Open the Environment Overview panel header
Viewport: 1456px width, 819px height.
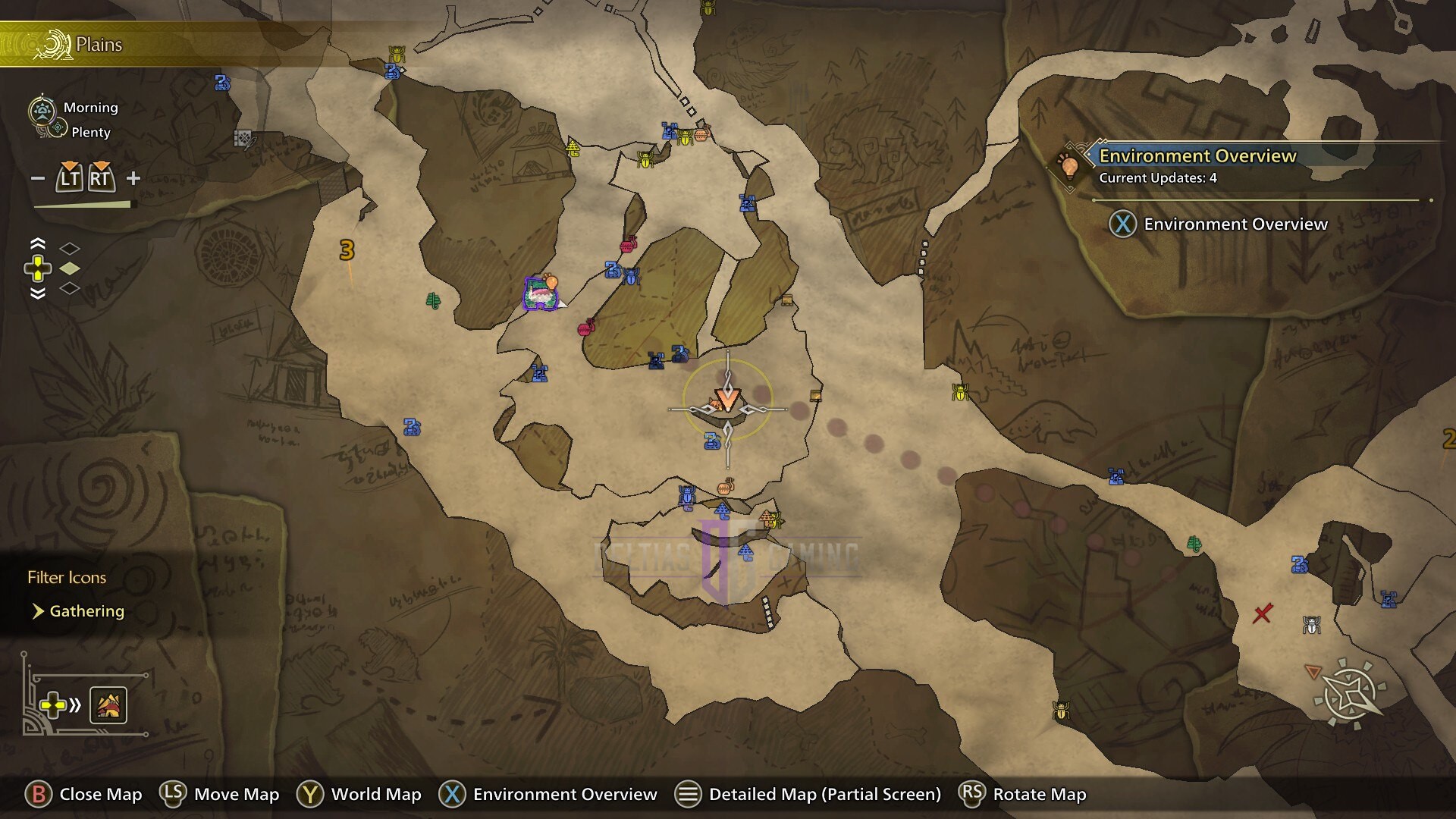(1197, 156)
